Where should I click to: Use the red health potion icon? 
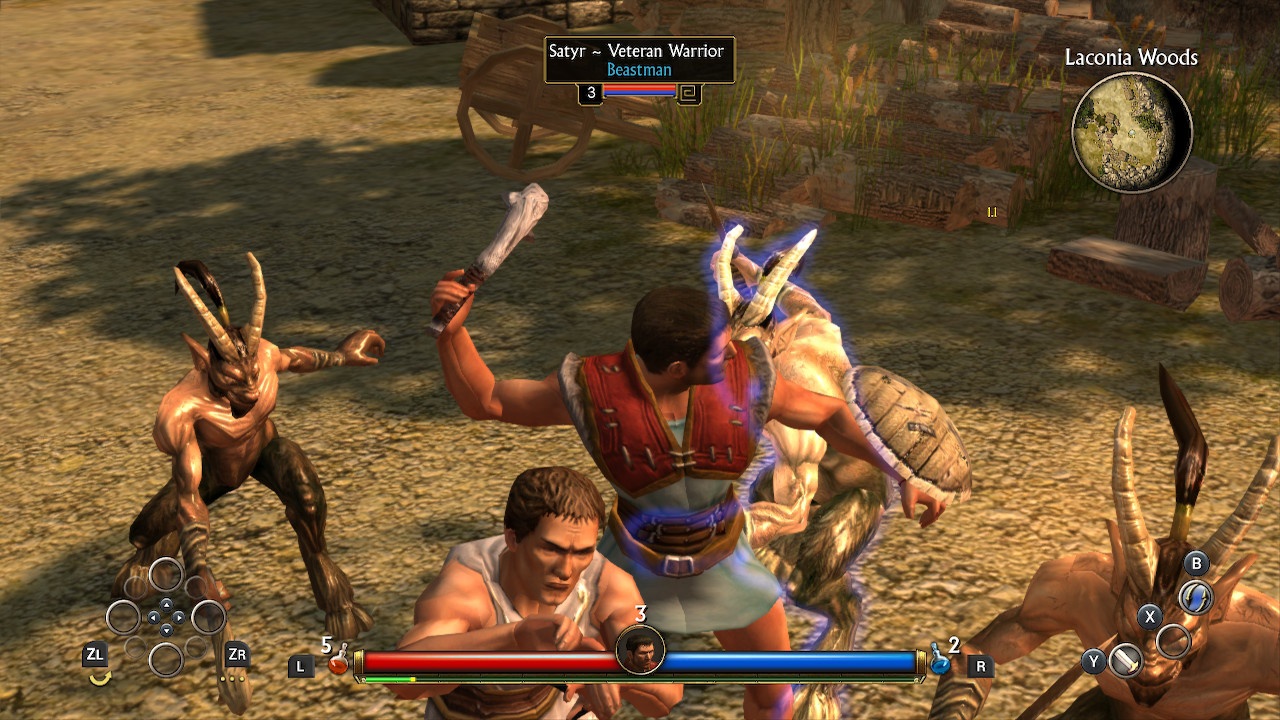[339, 660]
